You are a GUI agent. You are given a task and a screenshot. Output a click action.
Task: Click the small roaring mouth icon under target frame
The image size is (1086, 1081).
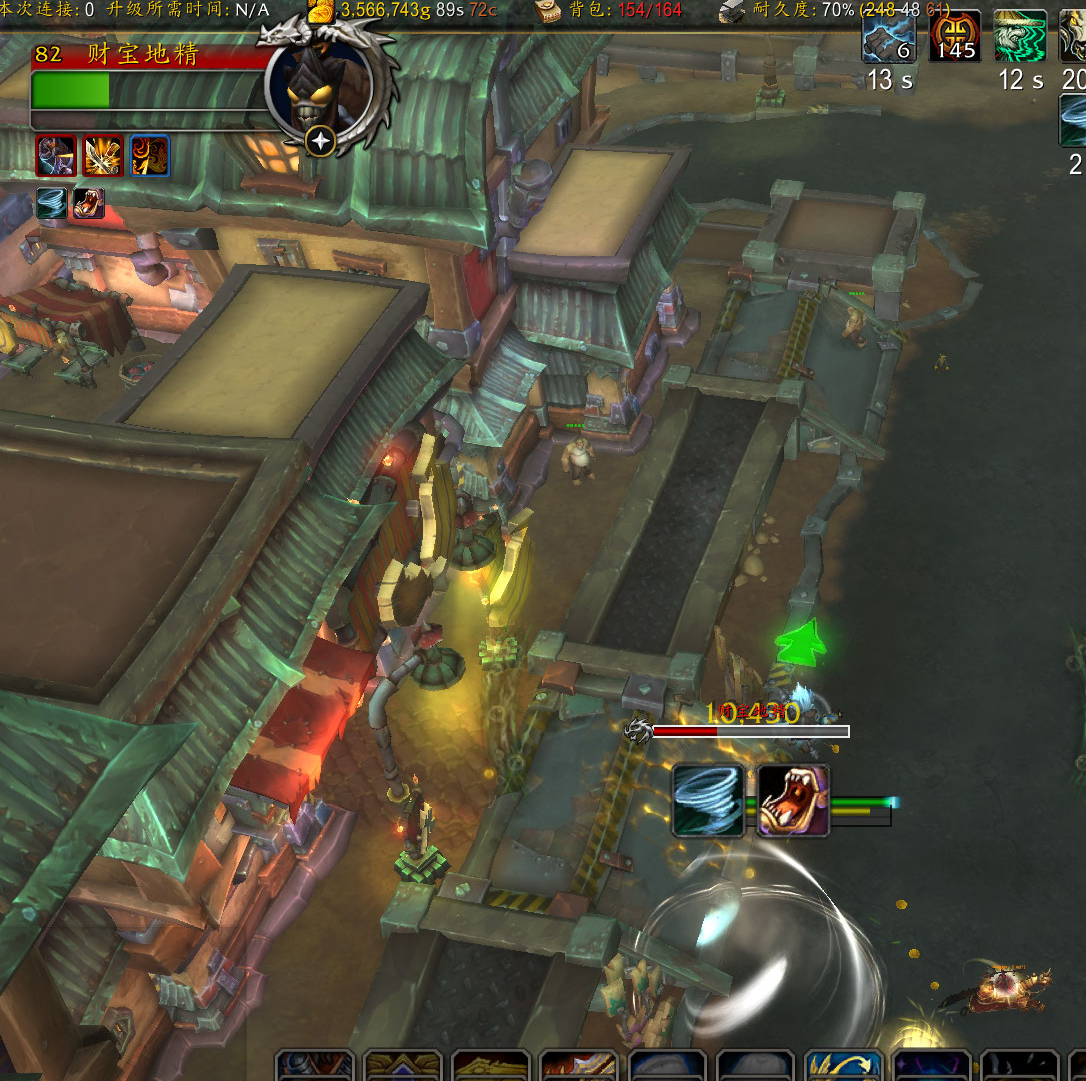[88, 203]
